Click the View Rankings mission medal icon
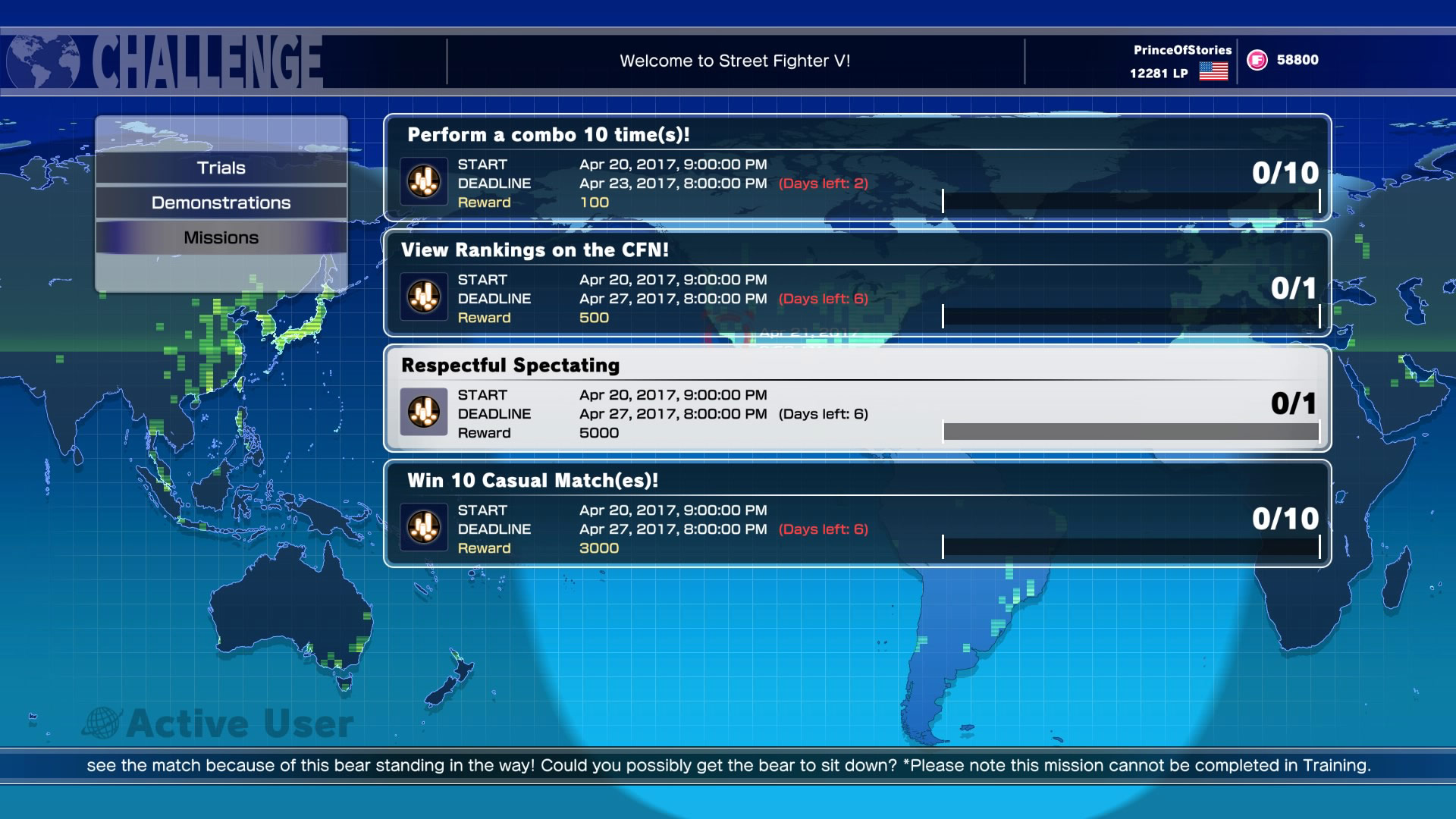Viewport: 1456px width, 819px height. [x=424, y=296]
